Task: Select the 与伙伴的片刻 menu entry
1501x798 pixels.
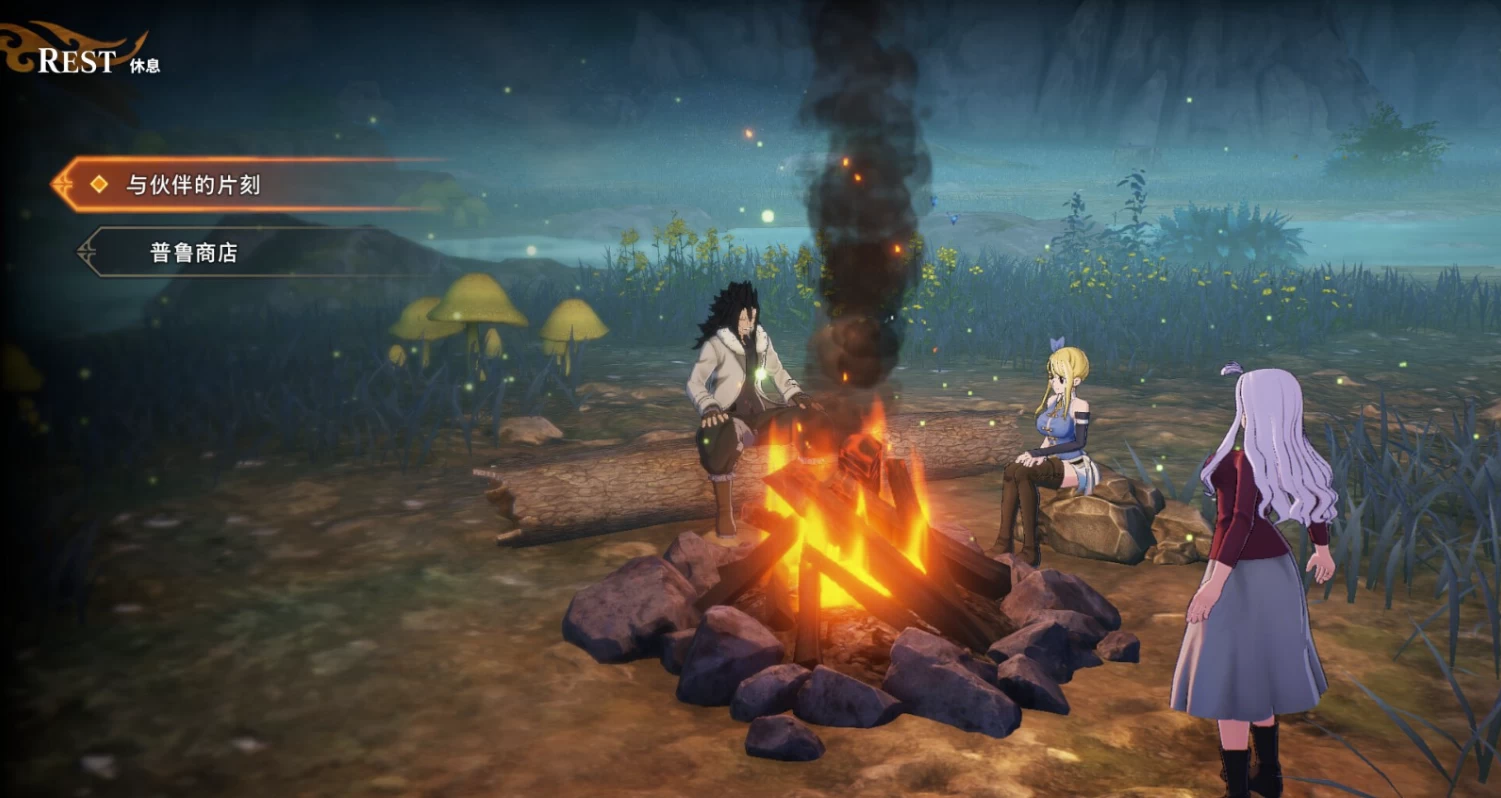Action: coord(193,185)
